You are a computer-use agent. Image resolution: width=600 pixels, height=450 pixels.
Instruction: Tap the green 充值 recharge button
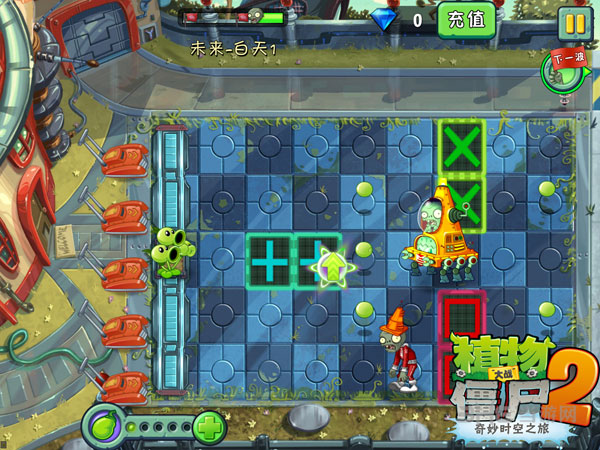466,19
